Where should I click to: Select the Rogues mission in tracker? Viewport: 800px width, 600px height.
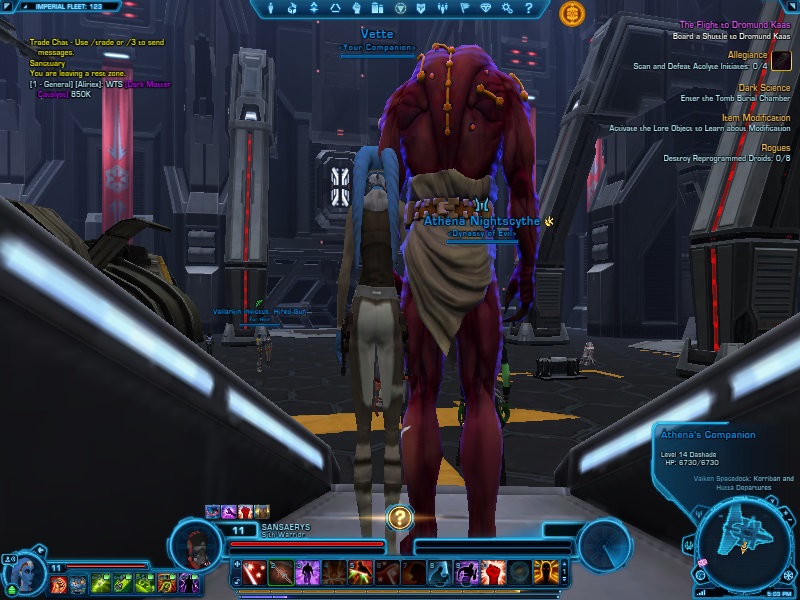click(x=776, y=148)
